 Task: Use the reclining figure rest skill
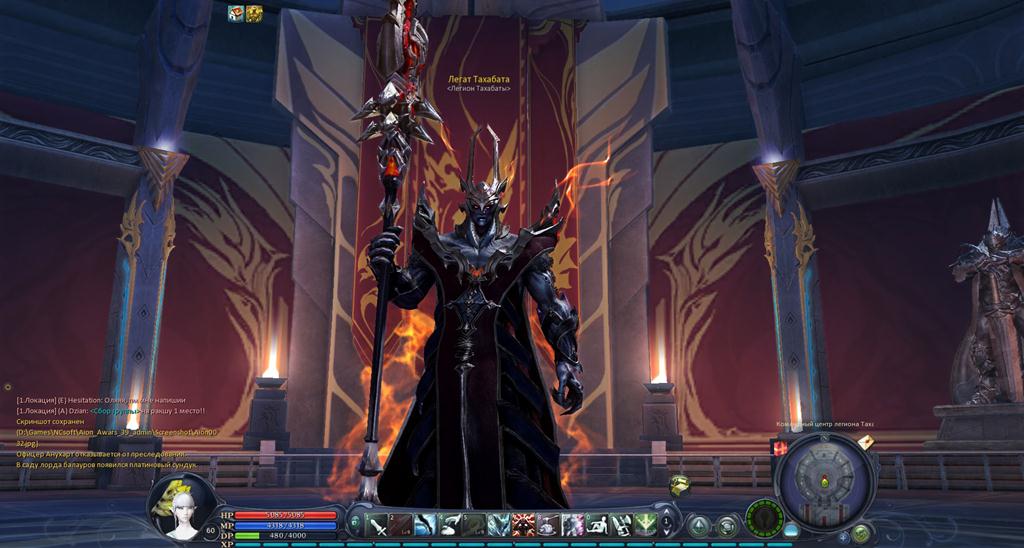click(596, 523)
